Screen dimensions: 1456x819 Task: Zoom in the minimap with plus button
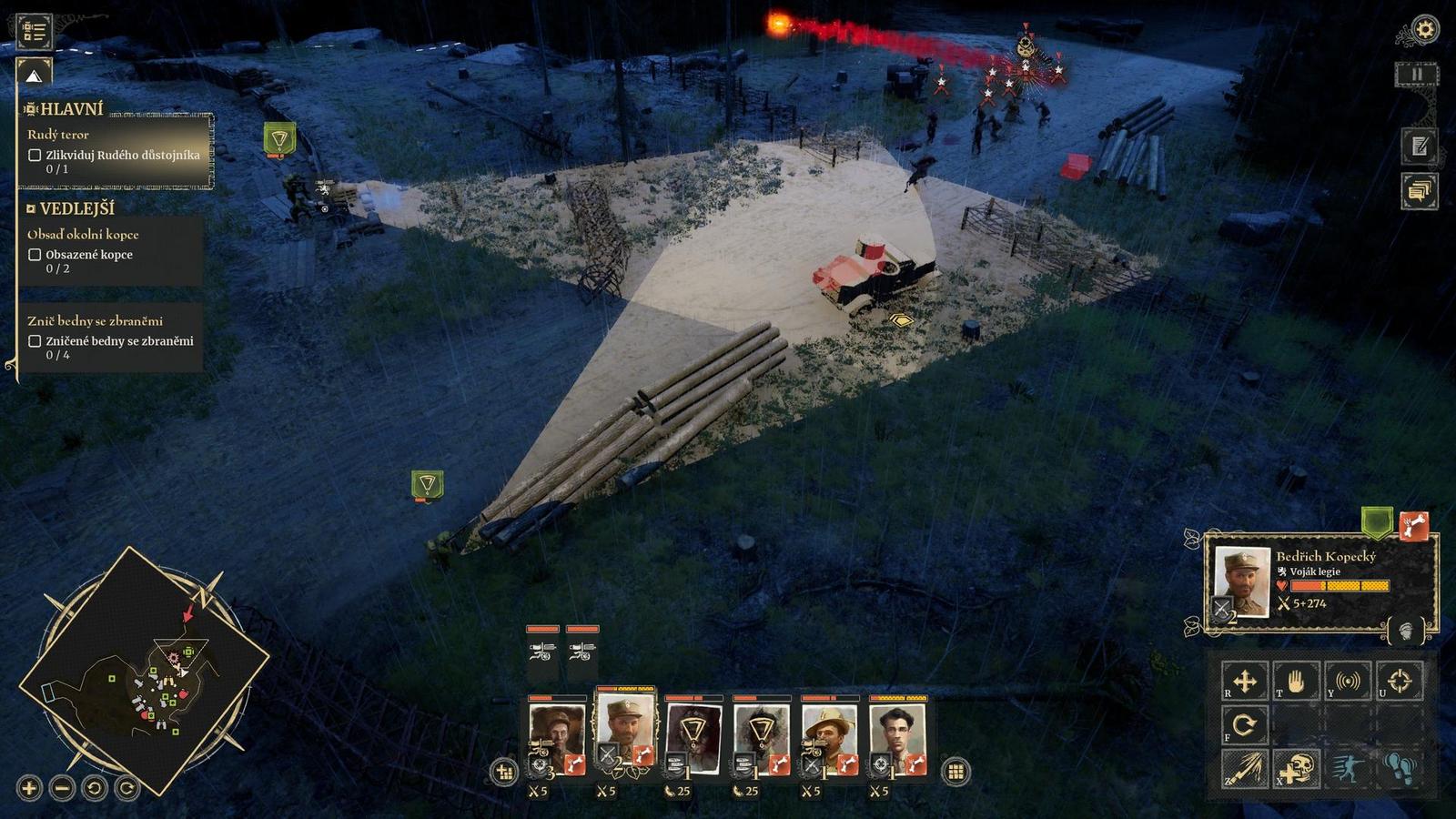point(29,788)
